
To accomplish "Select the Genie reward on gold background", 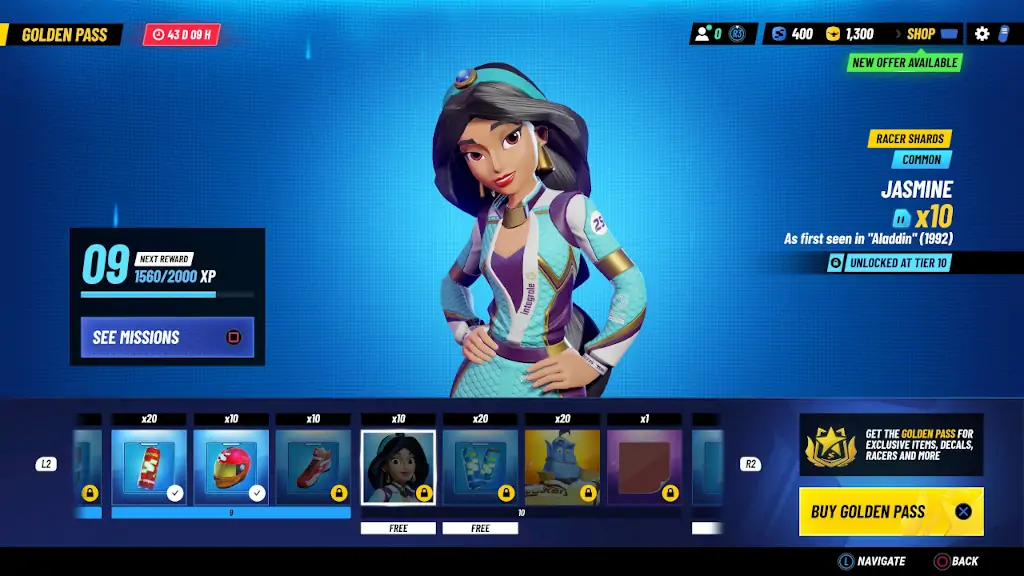I will (562, 467).
